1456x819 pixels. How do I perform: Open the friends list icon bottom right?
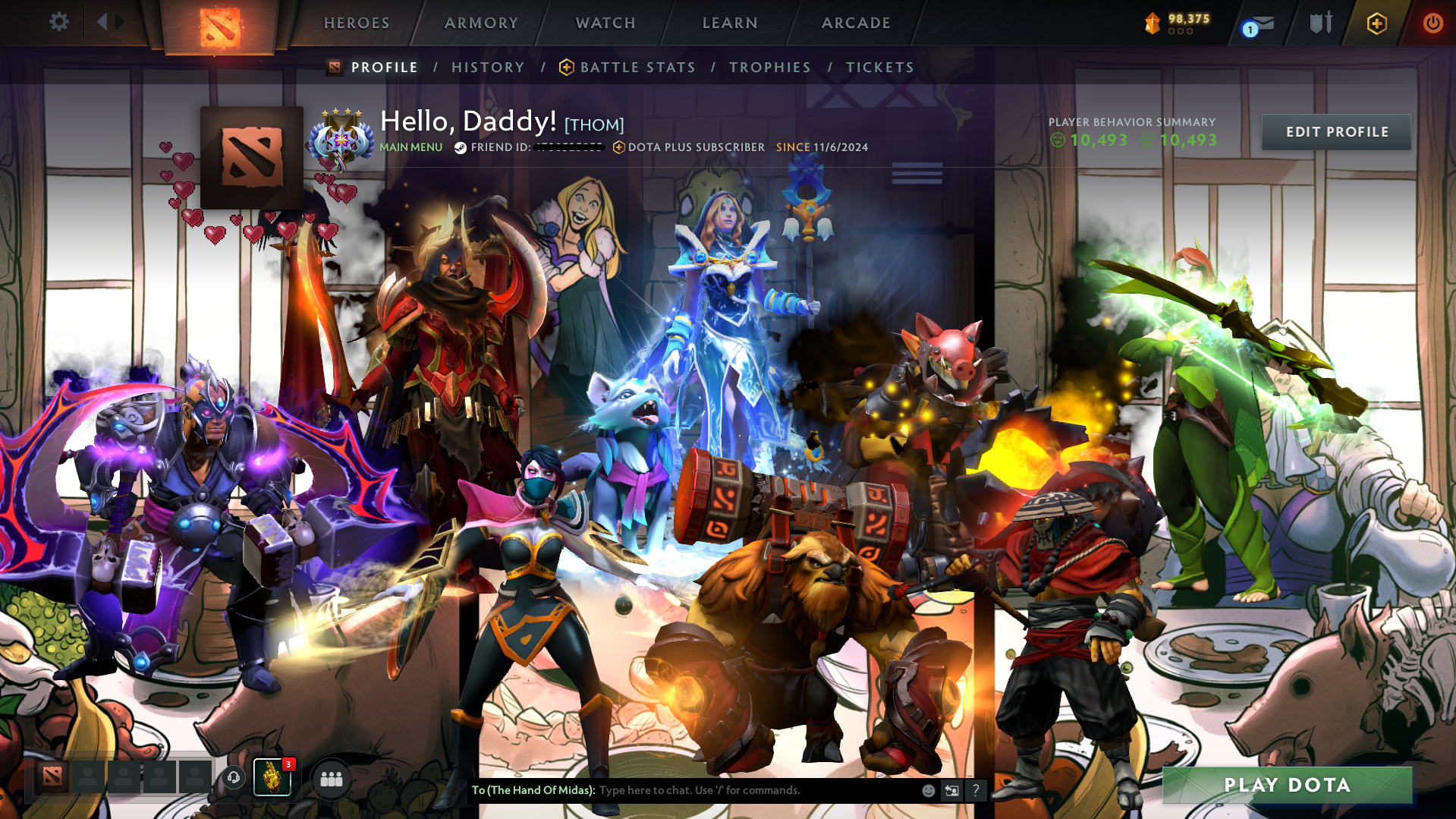tap(332, 779)
